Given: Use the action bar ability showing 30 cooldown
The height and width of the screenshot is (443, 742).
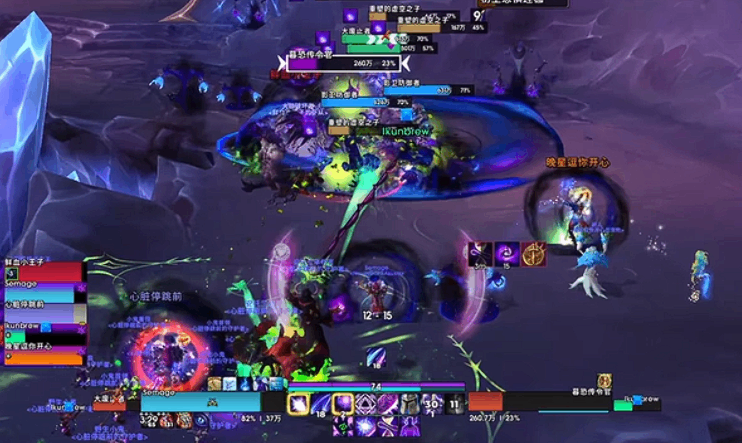Looking at the screenshot, I should 431,403.
